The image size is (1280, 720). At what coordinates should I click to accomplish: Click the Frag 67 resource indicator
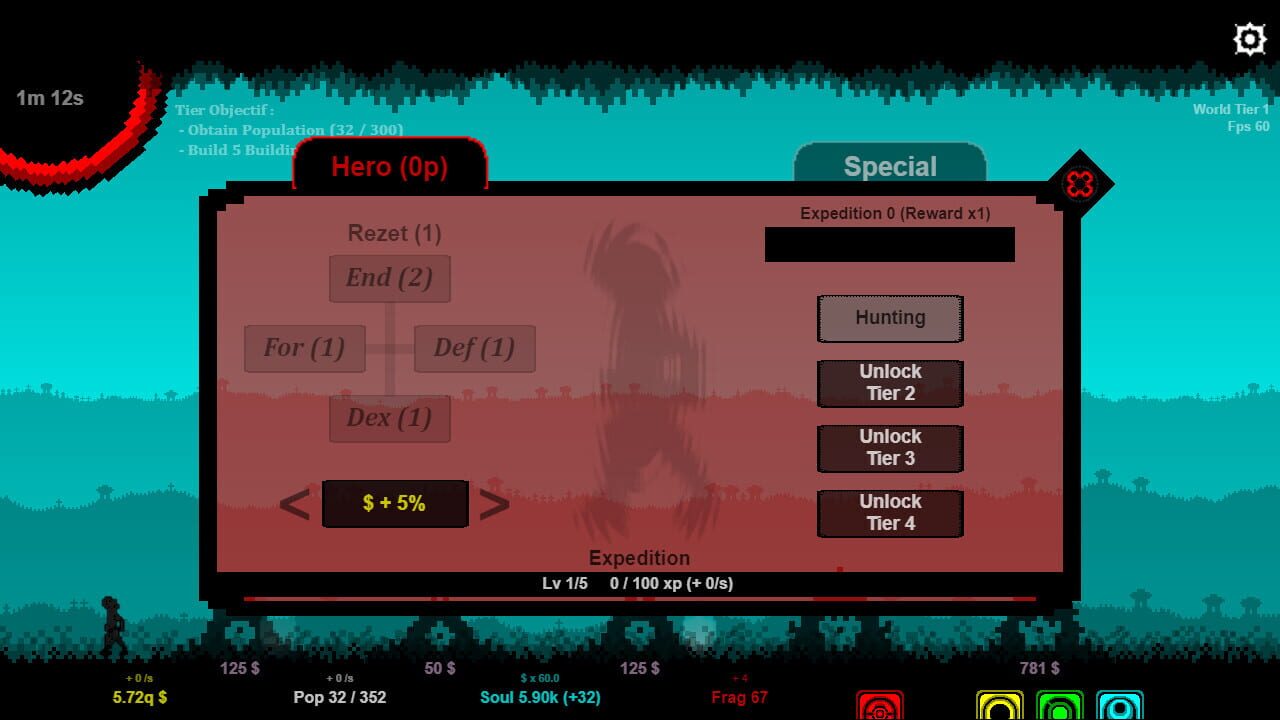(739, 697)
